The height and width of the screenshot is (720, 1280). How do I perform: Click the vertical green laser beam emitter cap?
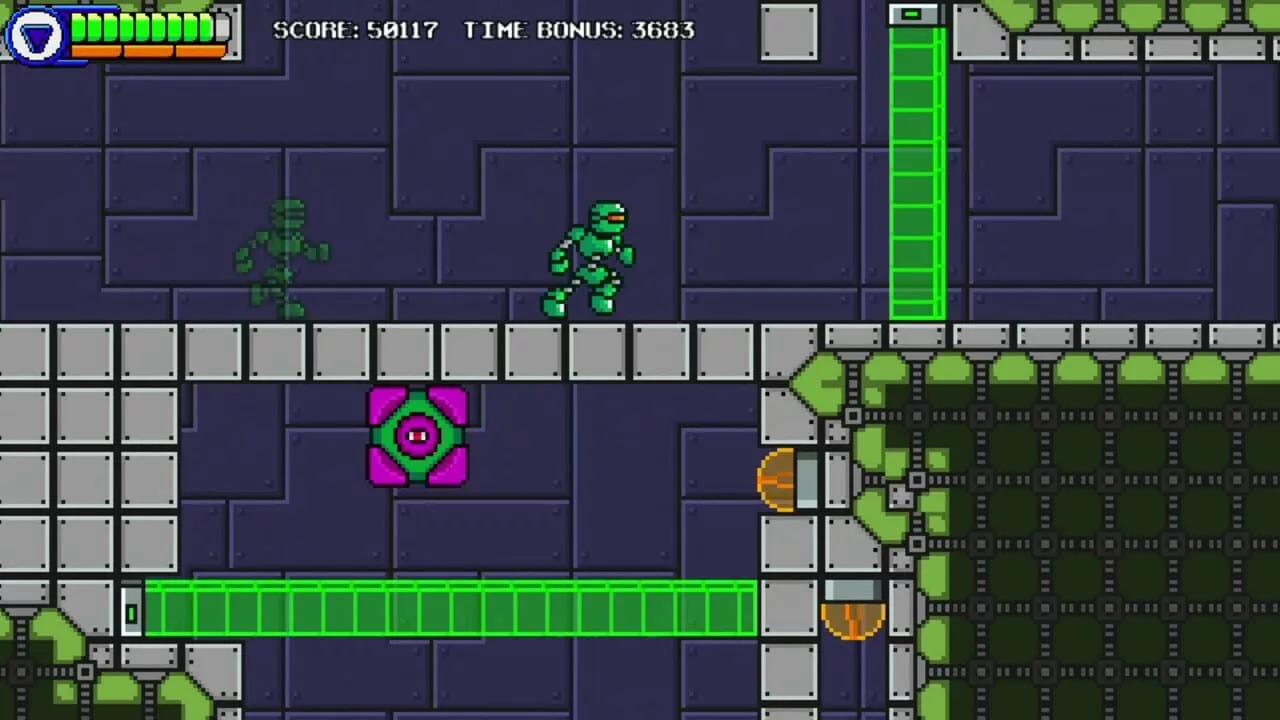coord(915,15)
